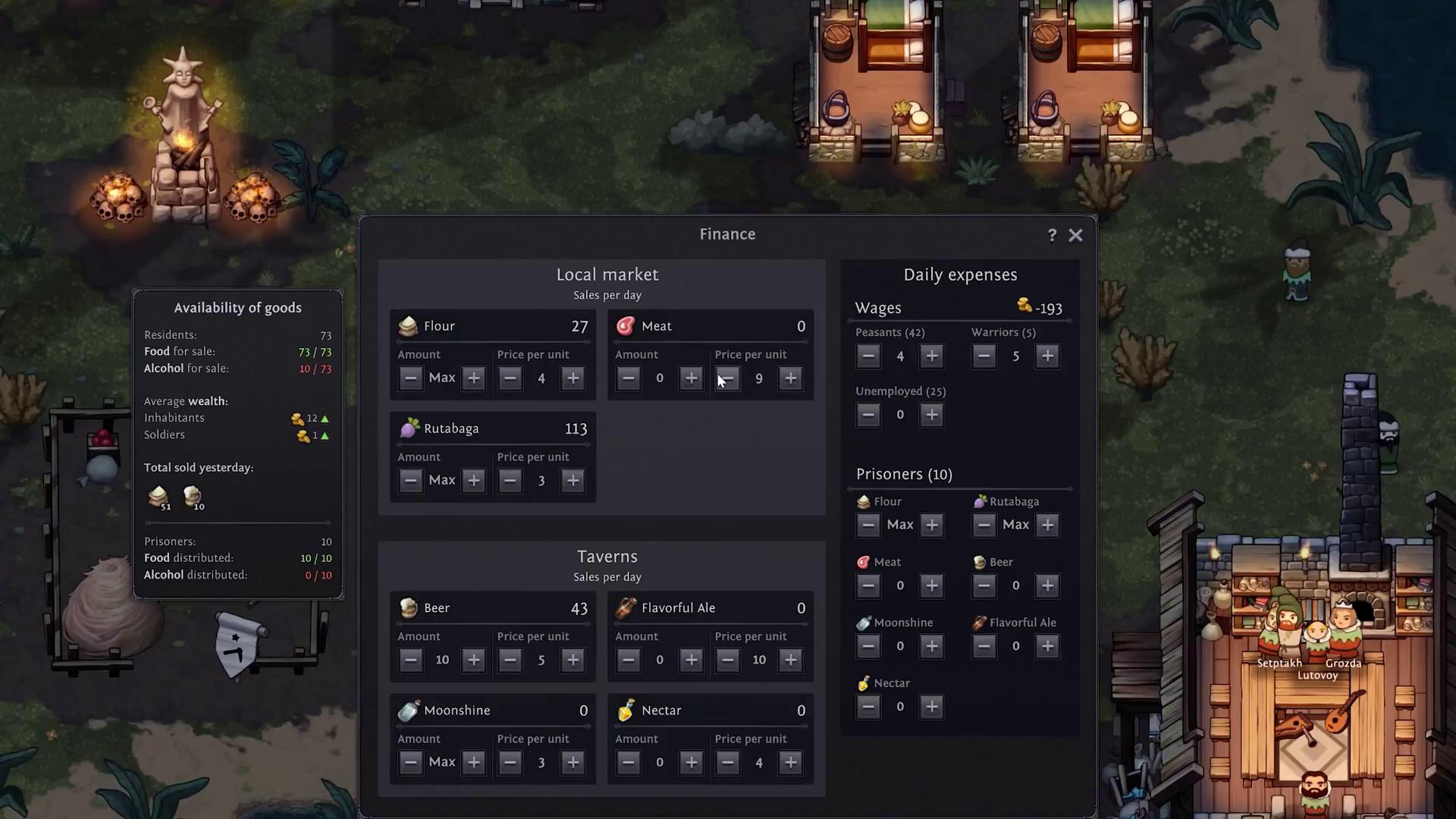The image size is (1456, 819).
Task: Lower Meat price per unit
Action: coord(727,378)
